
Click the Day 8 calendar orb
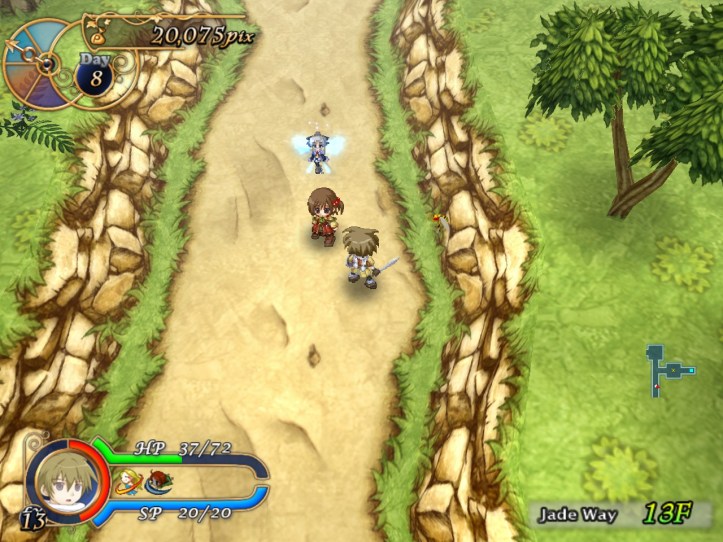[94, 76]
